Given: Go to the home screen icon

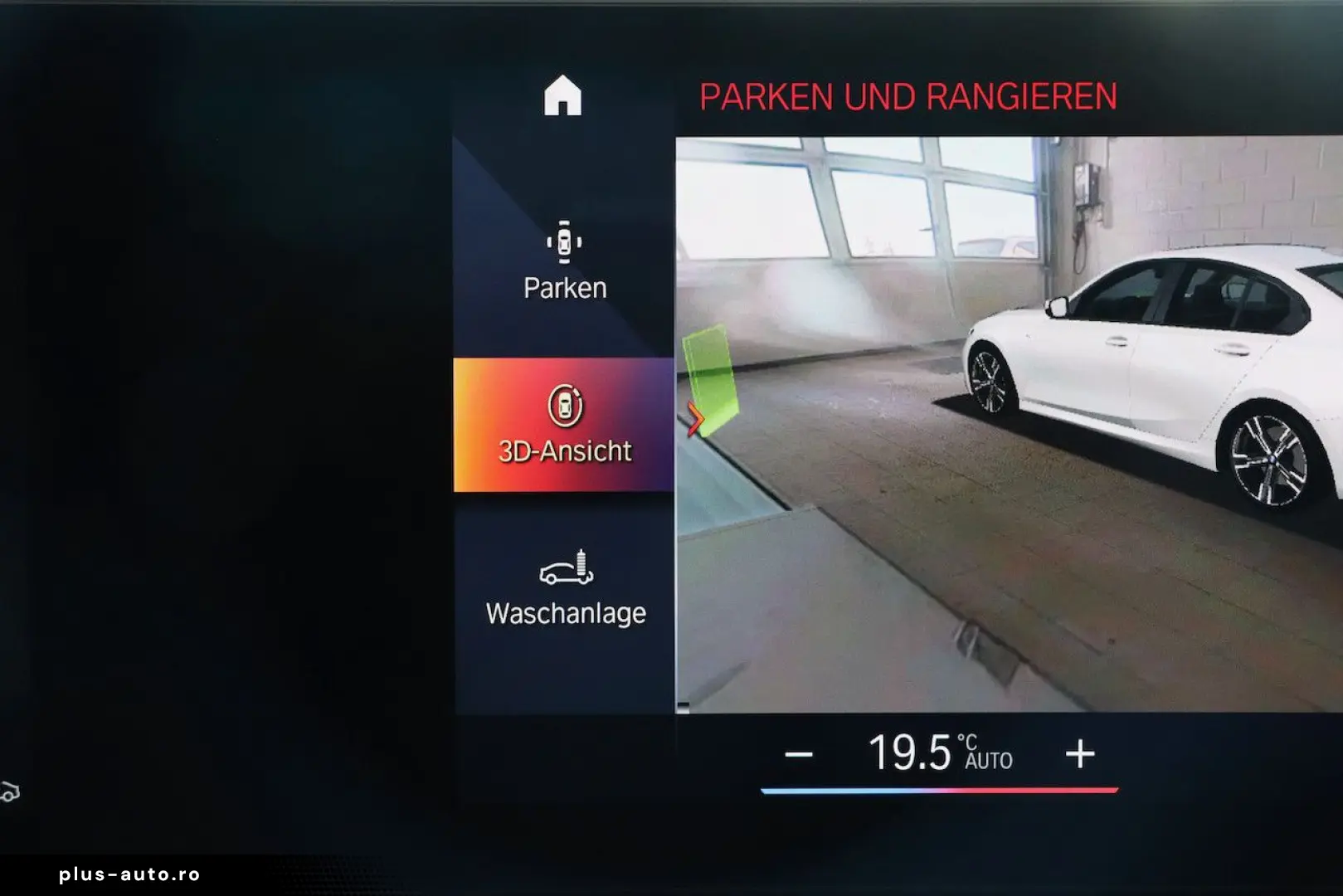Looking at the screenshot, I should (x=562, y=96).
